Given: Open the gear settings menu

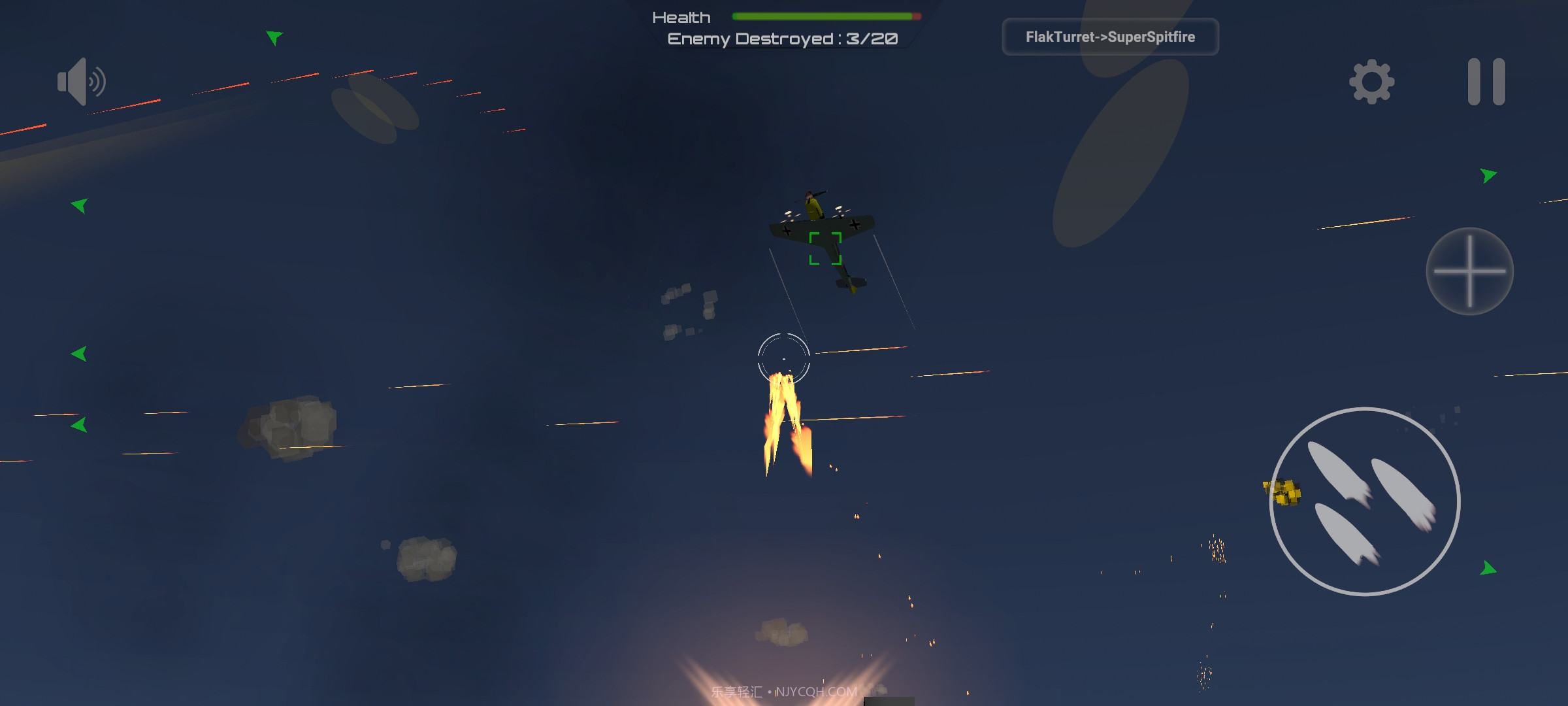Looking at the screenshot, I should [1371, 82].
